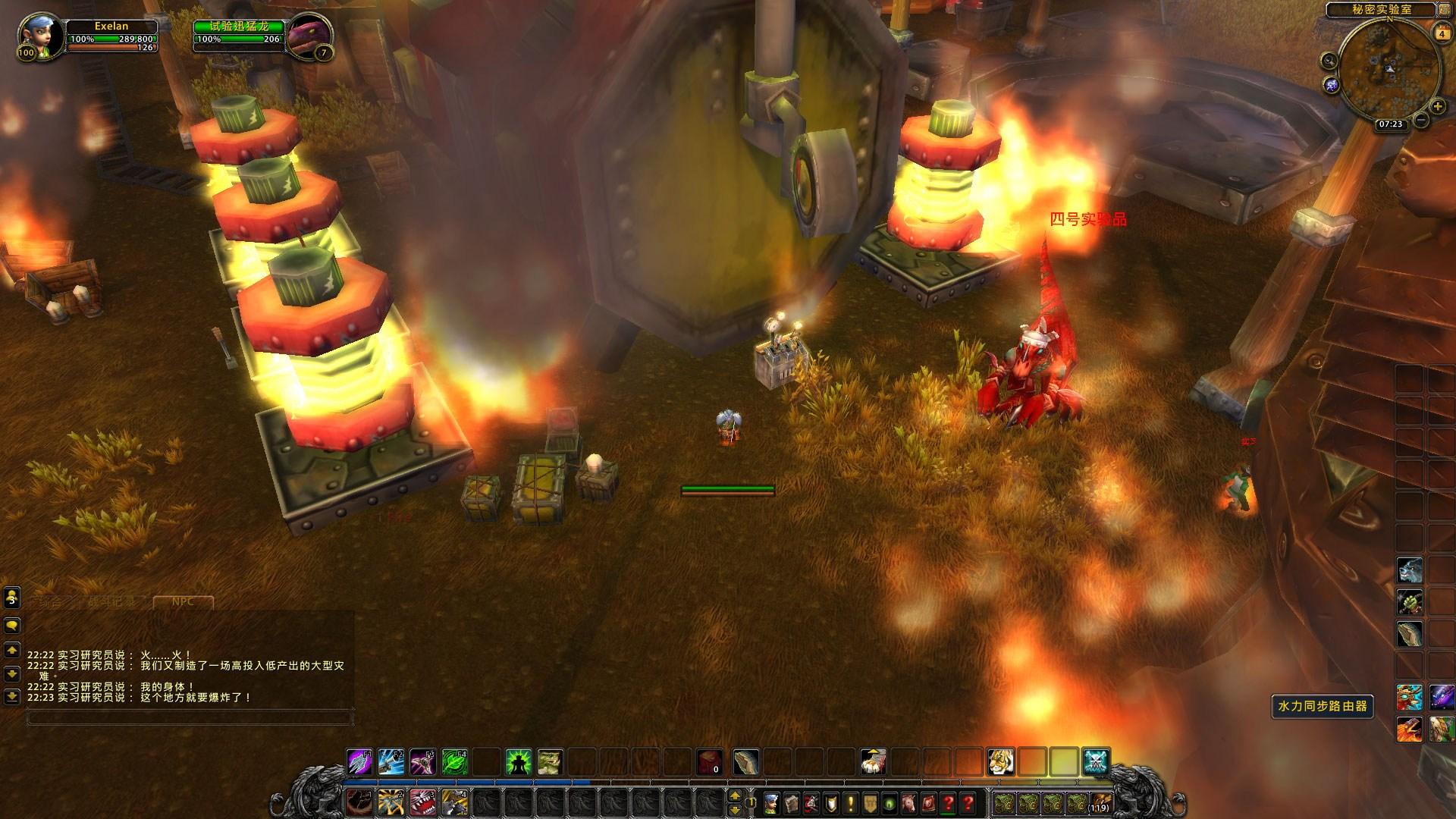Select the target raptor portrait
Viewport: 1456px width, 819px height.
[x=309, y=35]
